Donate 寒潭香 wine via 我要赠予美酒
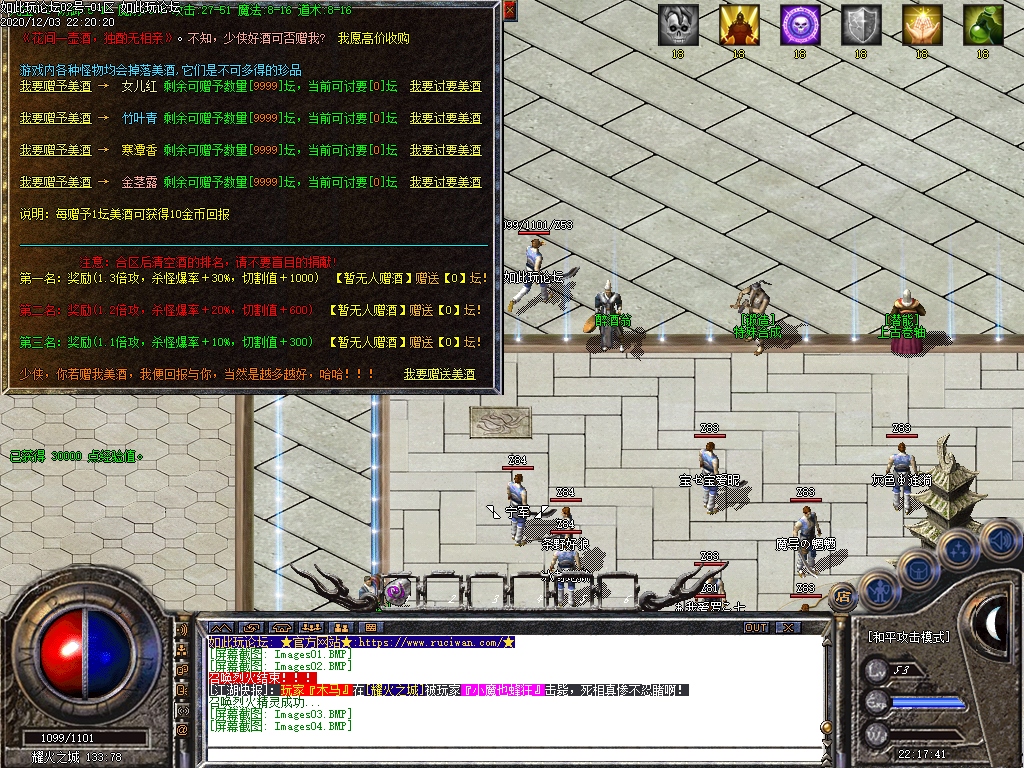This screenshot has width=1024, height=768. pos(56,150)
